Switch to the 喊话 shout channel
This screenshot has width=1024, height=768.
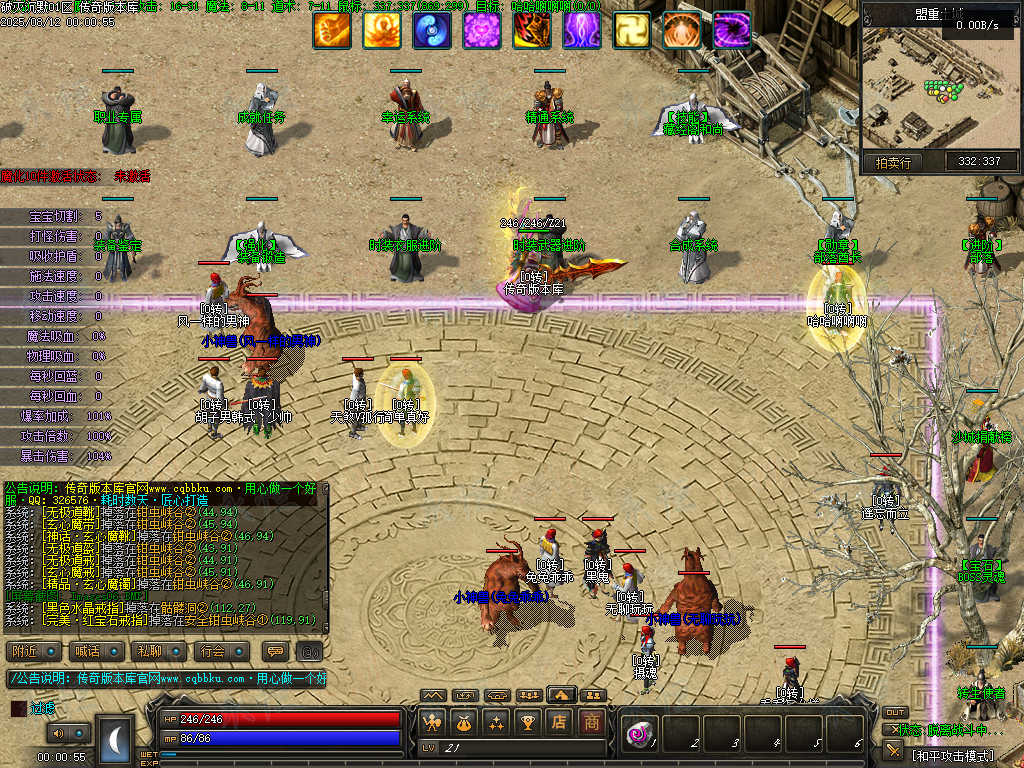[x=99, y=651]
